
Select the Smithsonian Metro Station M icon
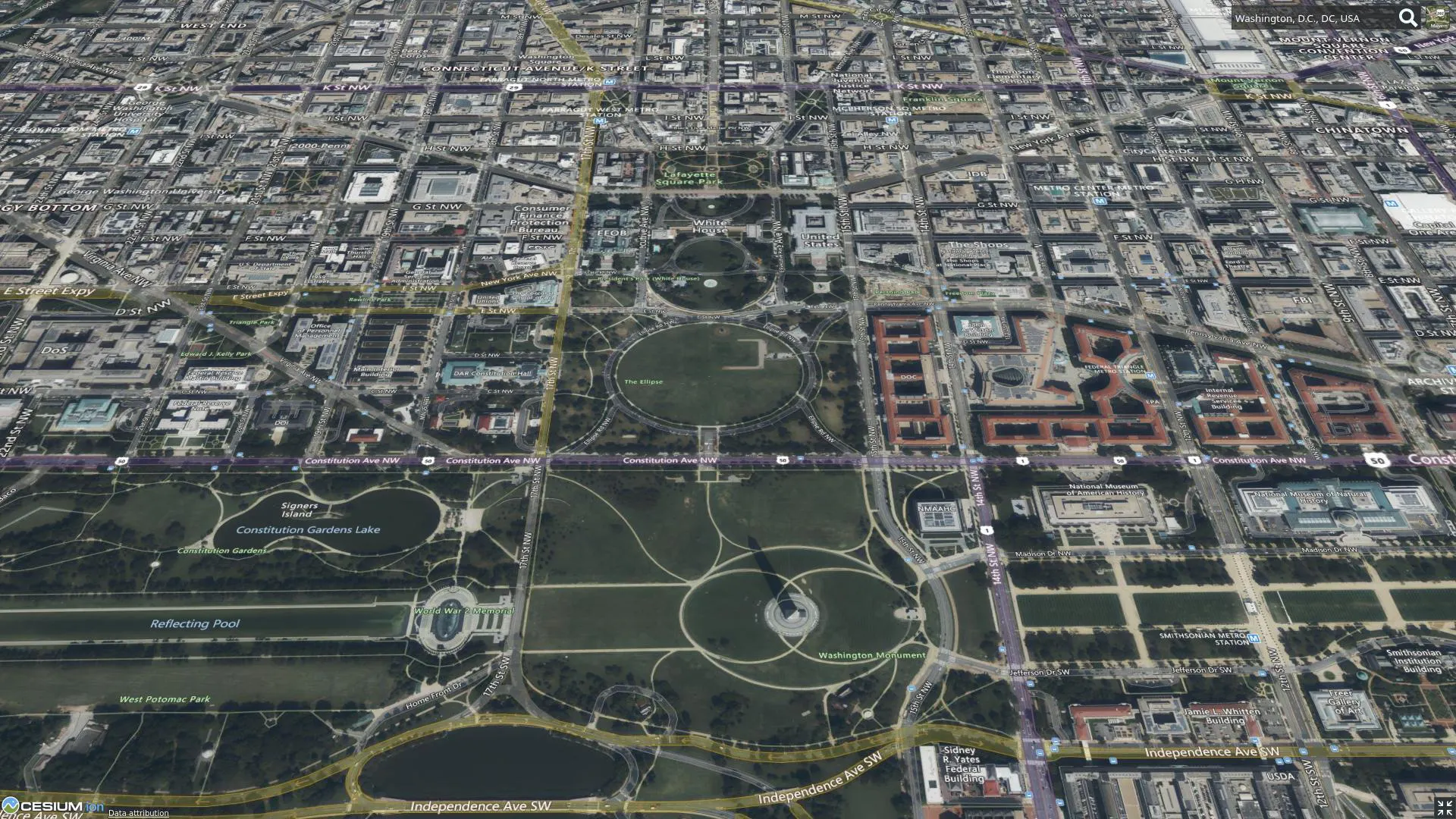coord(1254,639)
